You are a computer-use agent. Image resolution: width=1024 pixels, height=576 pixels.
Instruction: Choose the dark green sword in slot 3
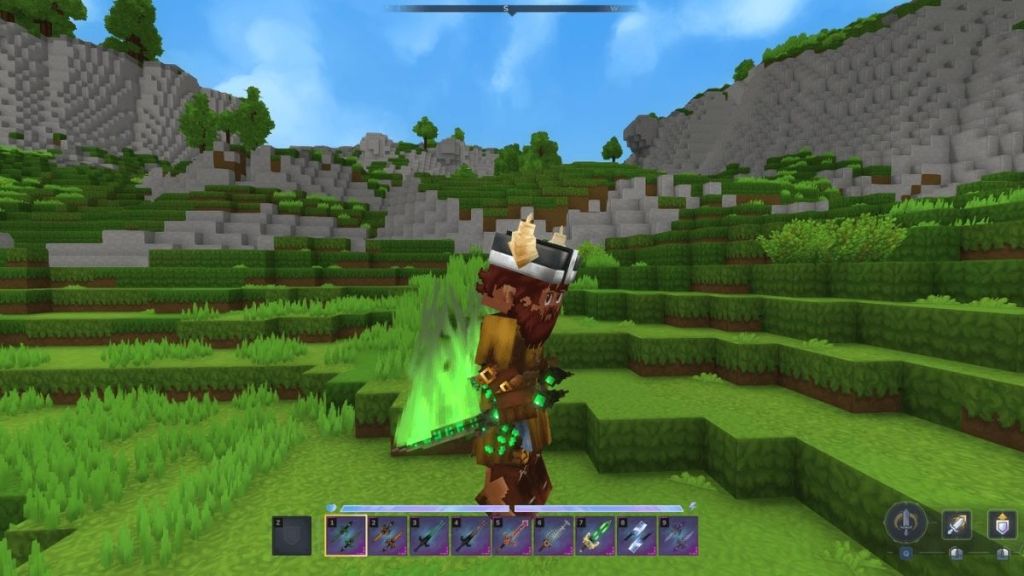pyautogui.click(x=428, y=535)
